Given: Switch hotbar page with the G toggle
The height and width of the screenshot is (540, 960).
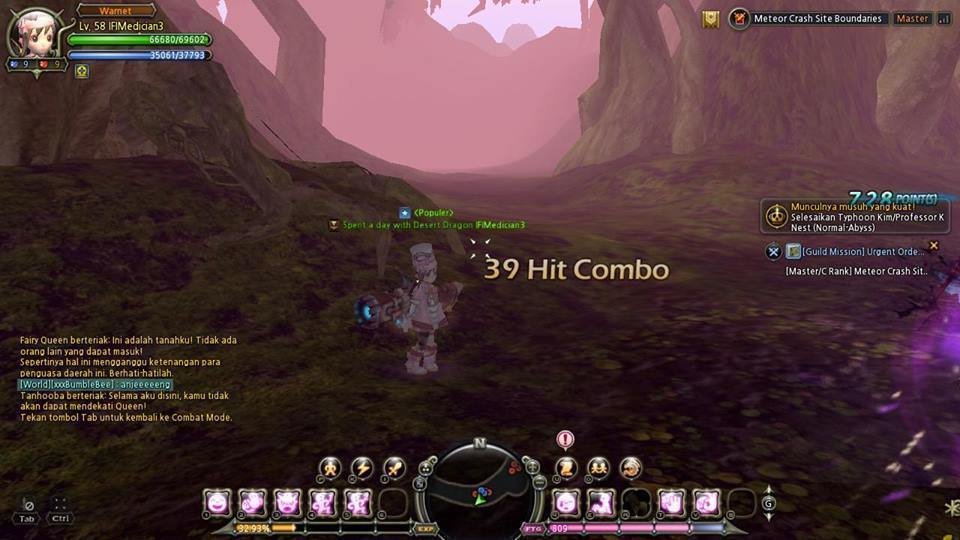Looking at the screenshot, I should pyautogui.click(x=768, y=503).
